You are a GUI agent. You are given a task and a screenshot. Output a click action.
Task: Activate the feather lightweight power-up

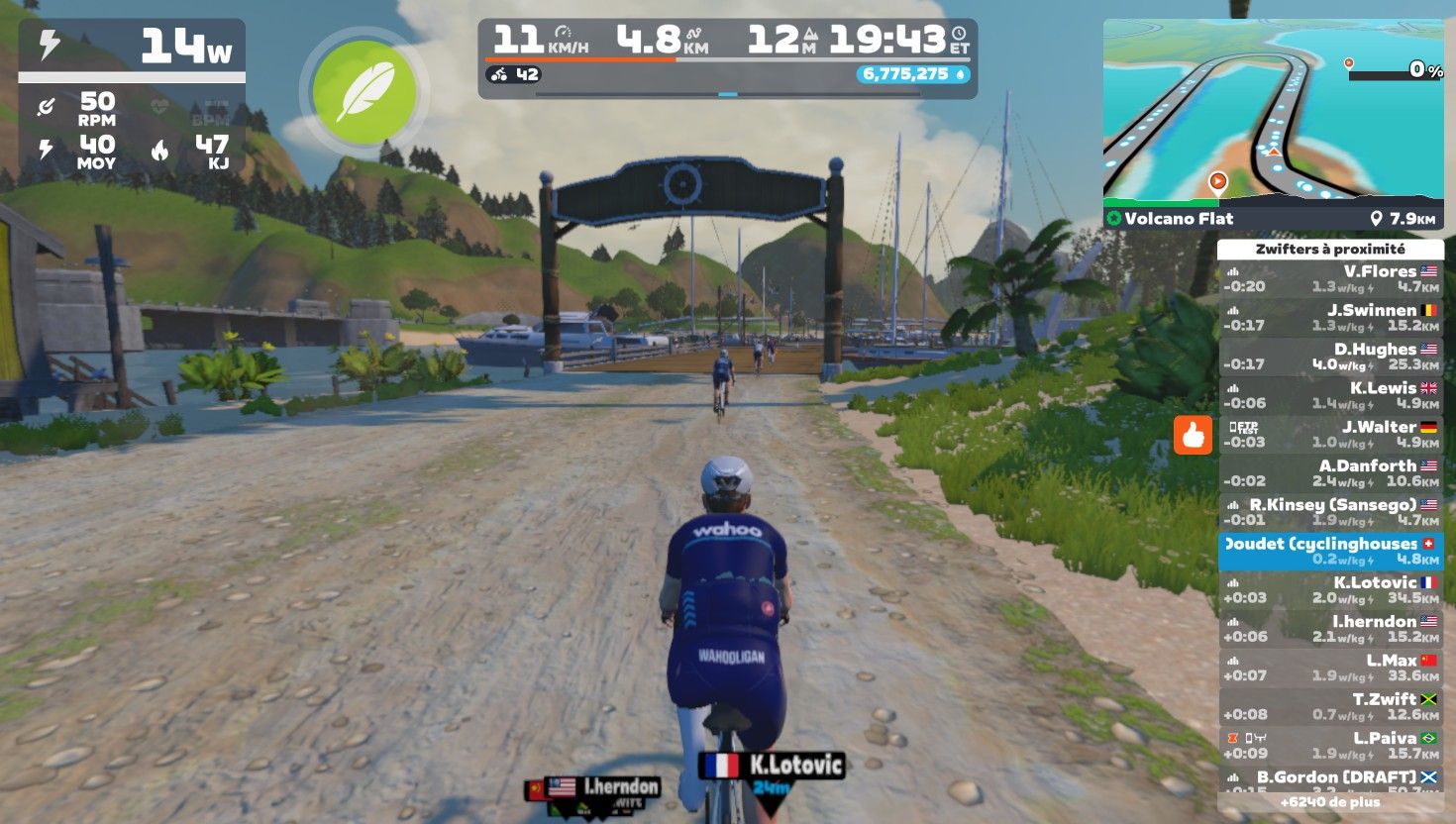point(364,92)
